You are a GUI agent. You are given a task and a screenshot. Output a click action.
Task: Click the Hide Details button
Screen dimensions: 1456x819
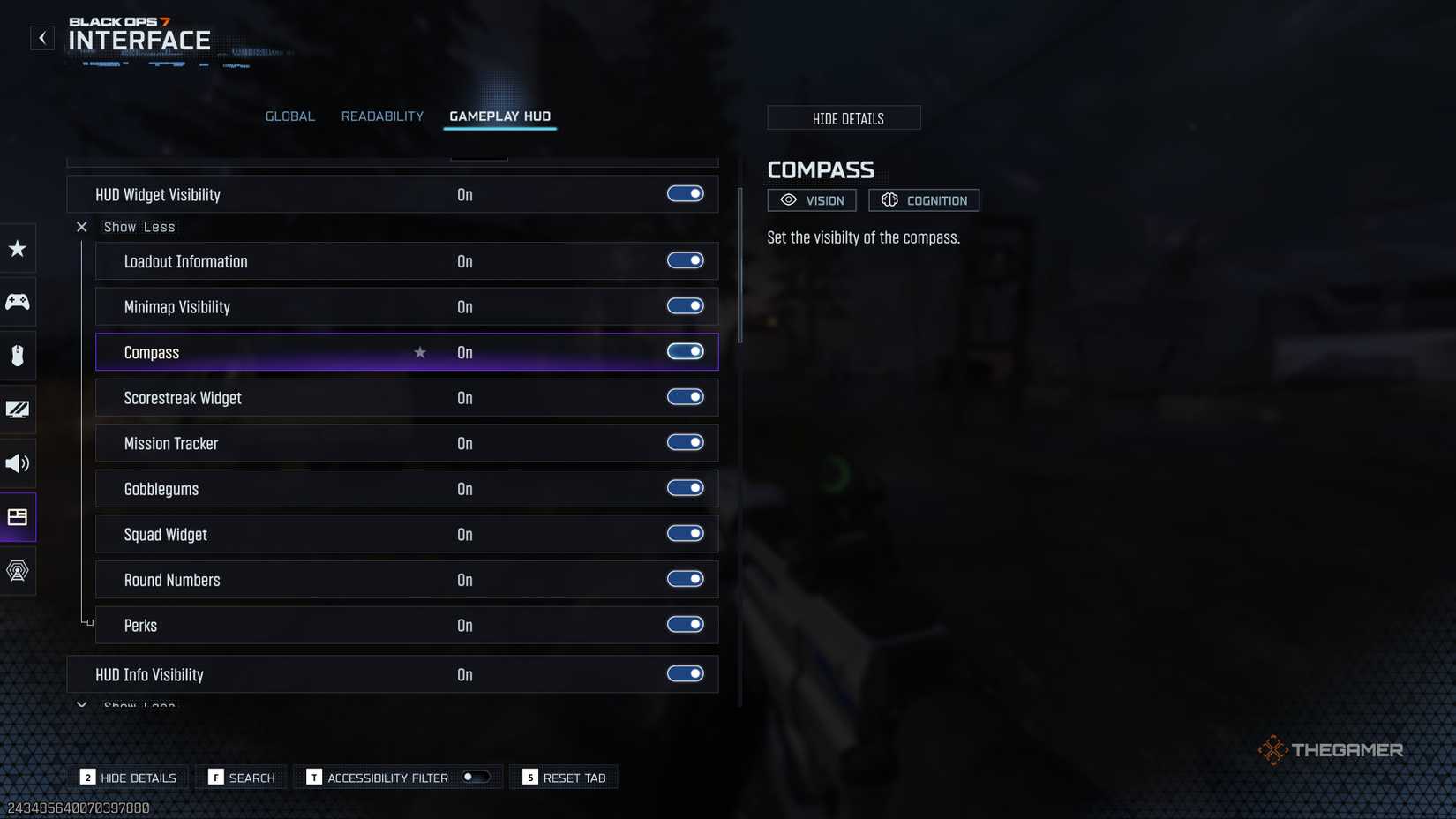pyautogui.click(x=844, y=117)
